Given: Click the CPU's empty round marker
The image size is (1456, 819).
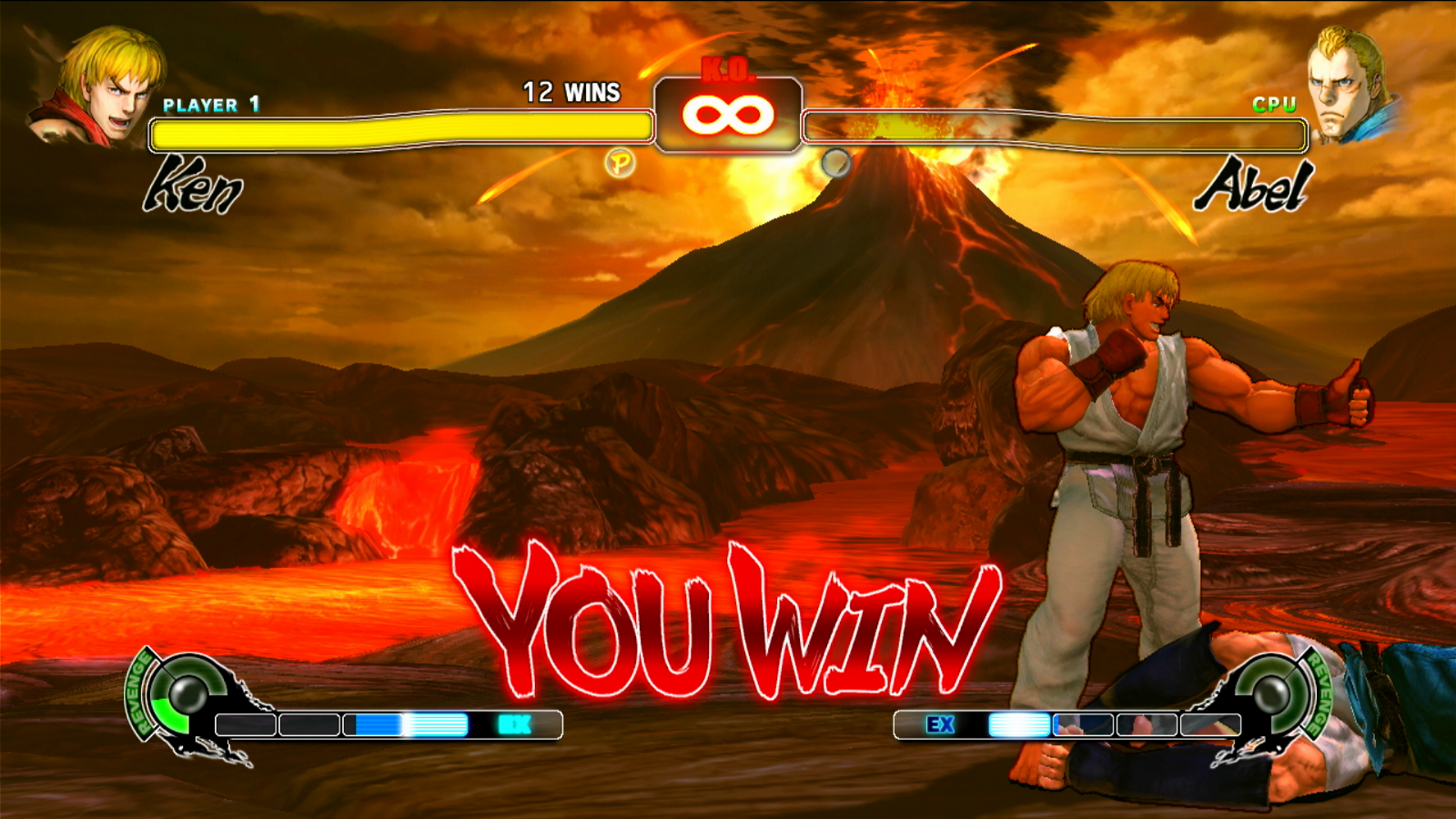Looking at the screenshot, I should click(835, 163).
